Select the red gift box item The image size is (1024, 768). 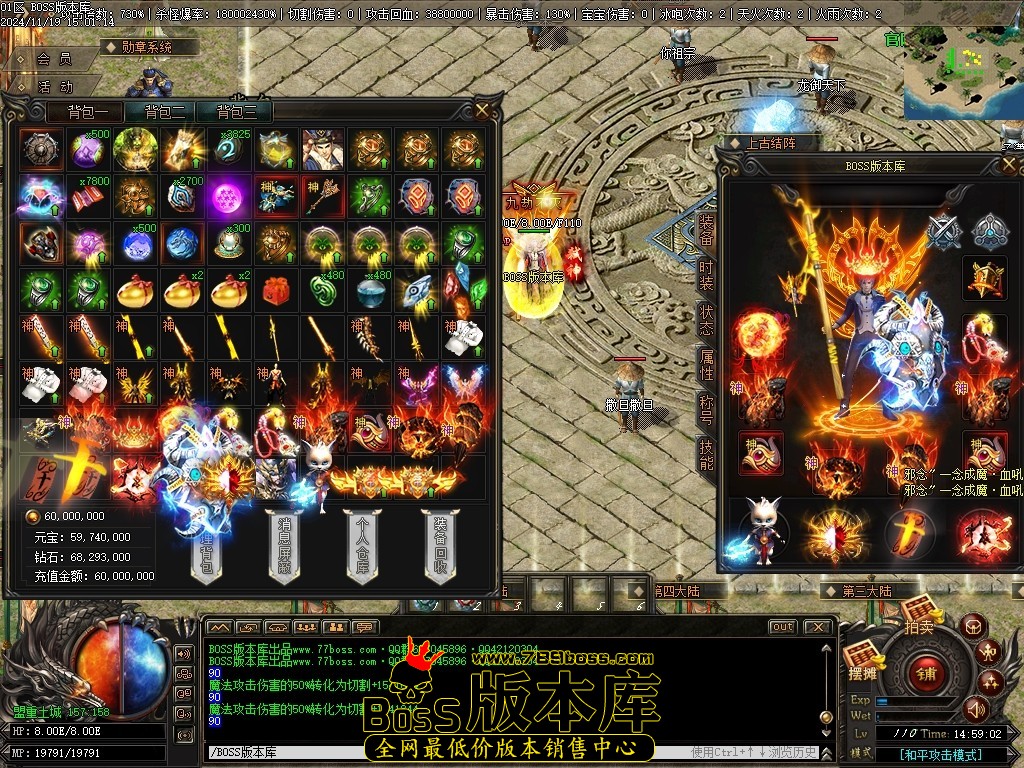[x=276, y=290]
